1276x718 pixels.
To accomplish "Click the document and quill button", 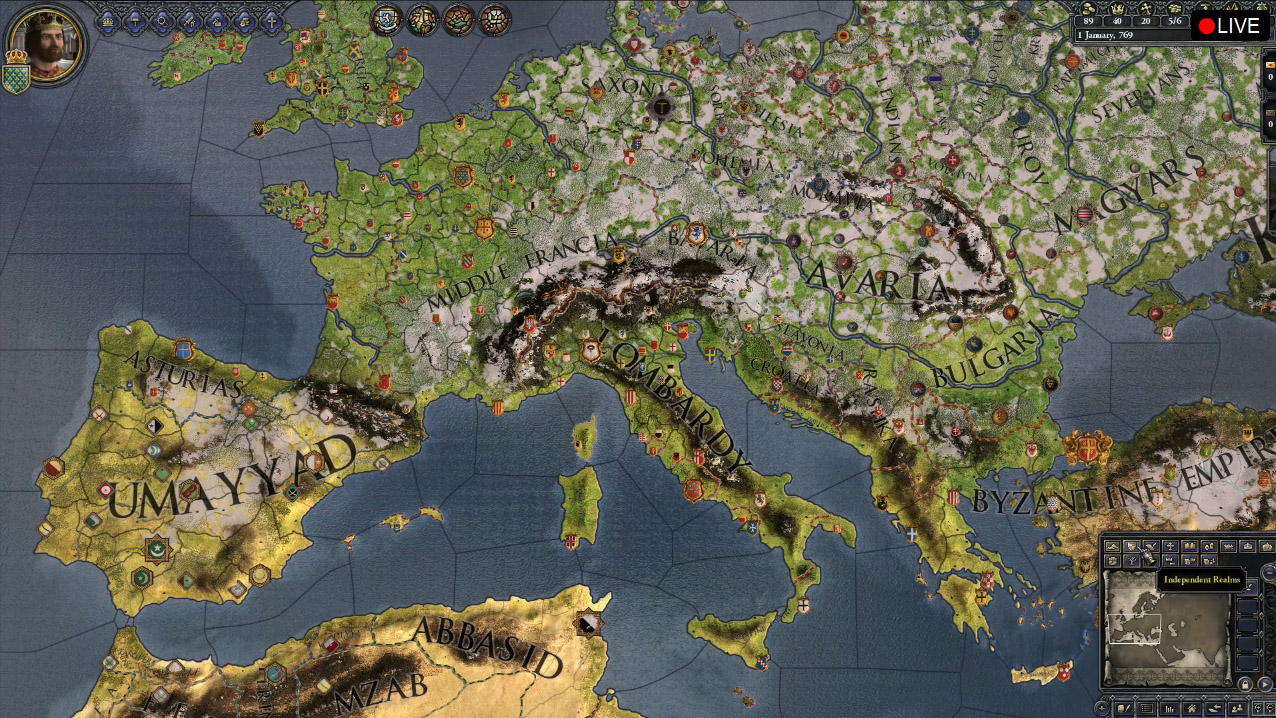I will [1124, 708].
